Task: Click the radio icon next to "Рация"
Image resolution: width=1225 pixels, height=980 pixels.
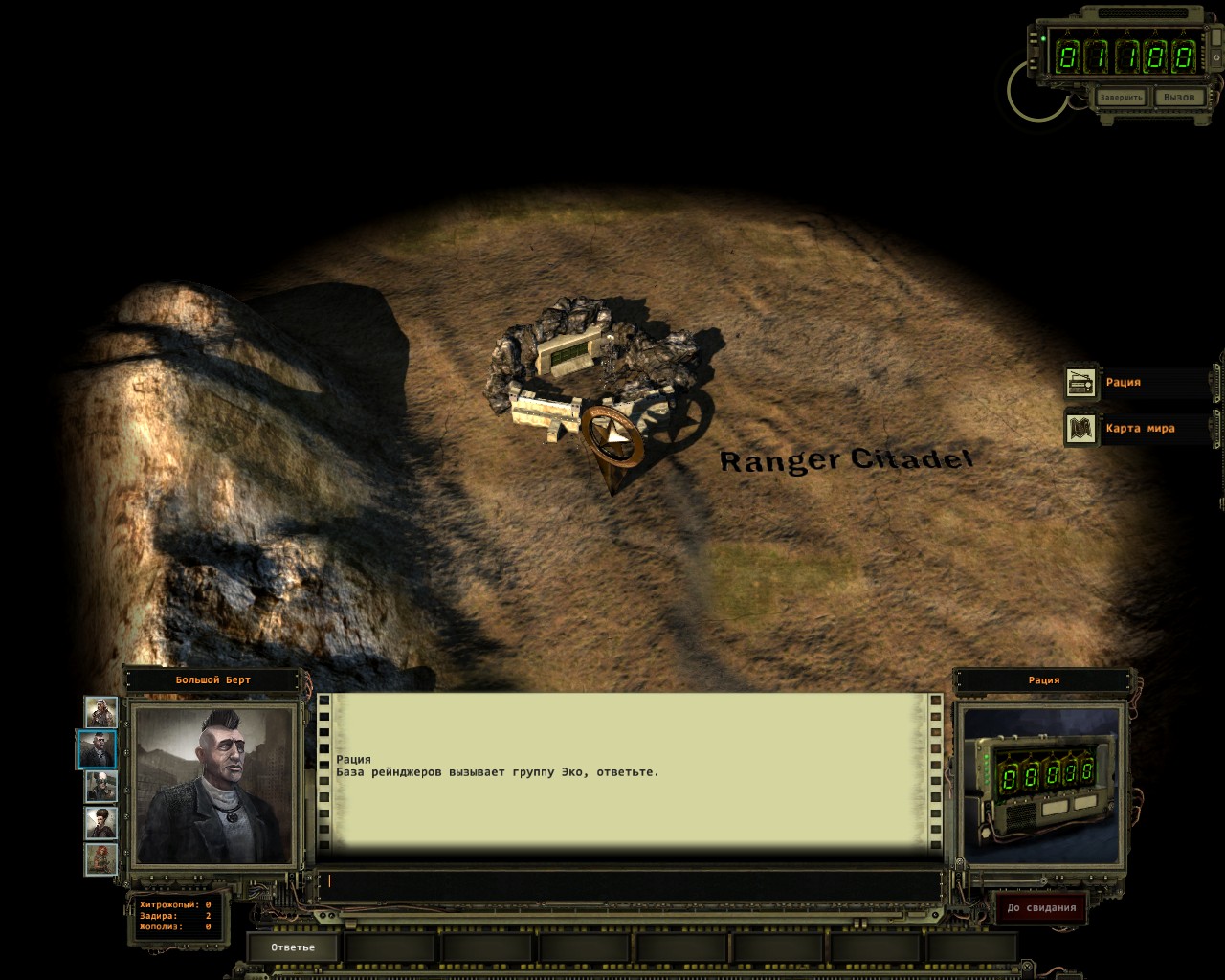Action: [1081, 382]
